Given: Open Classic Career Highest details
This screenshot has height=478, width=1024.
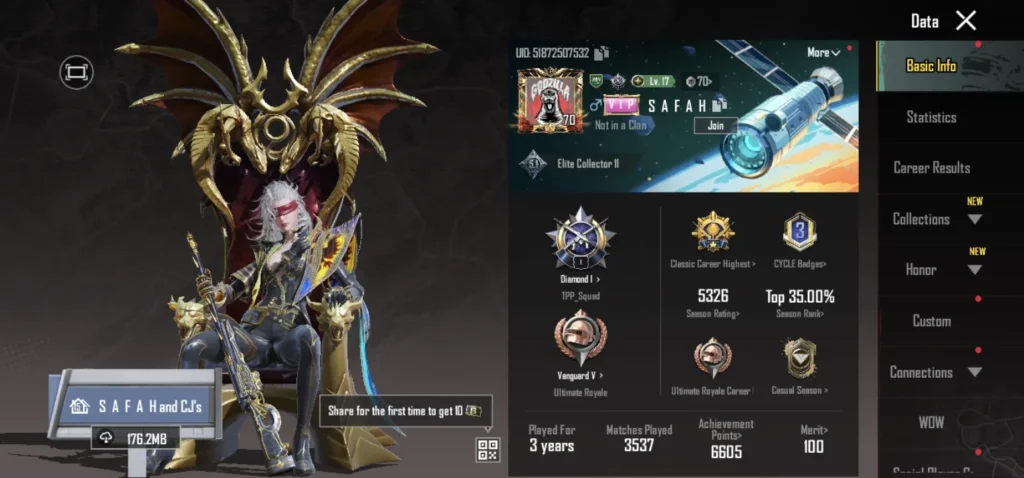Looking at the screenshot, I should [712, 238].
